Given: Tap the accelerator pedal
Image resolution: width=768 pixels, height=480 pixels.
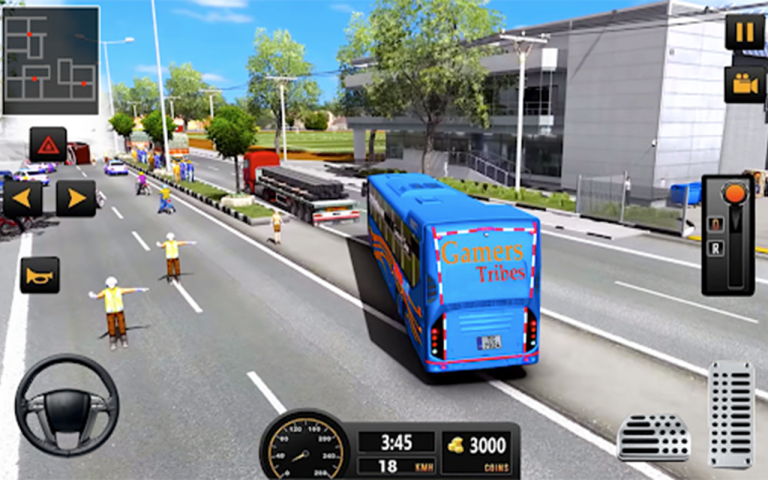Looking at the screenshot, I should (731, 414).
